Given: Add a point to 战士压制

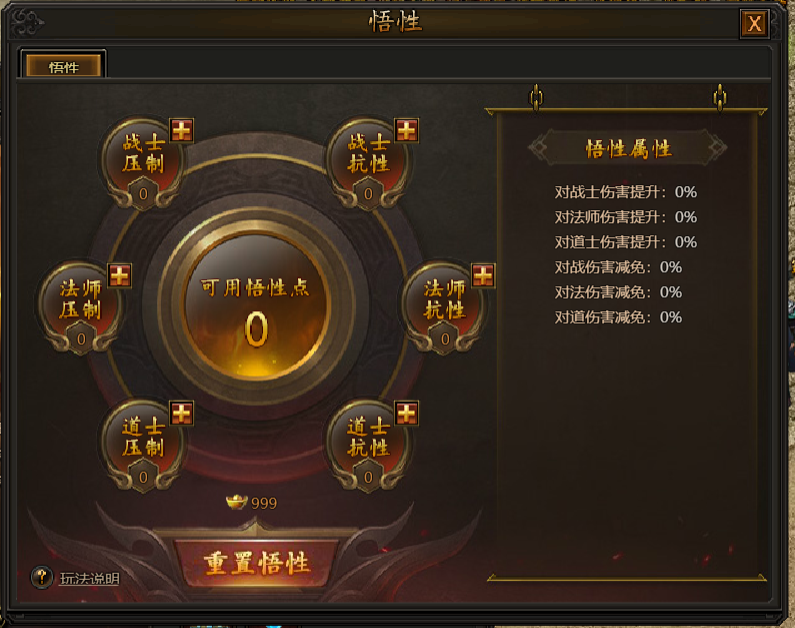Looking at the screenshot, I should [181, 129].
